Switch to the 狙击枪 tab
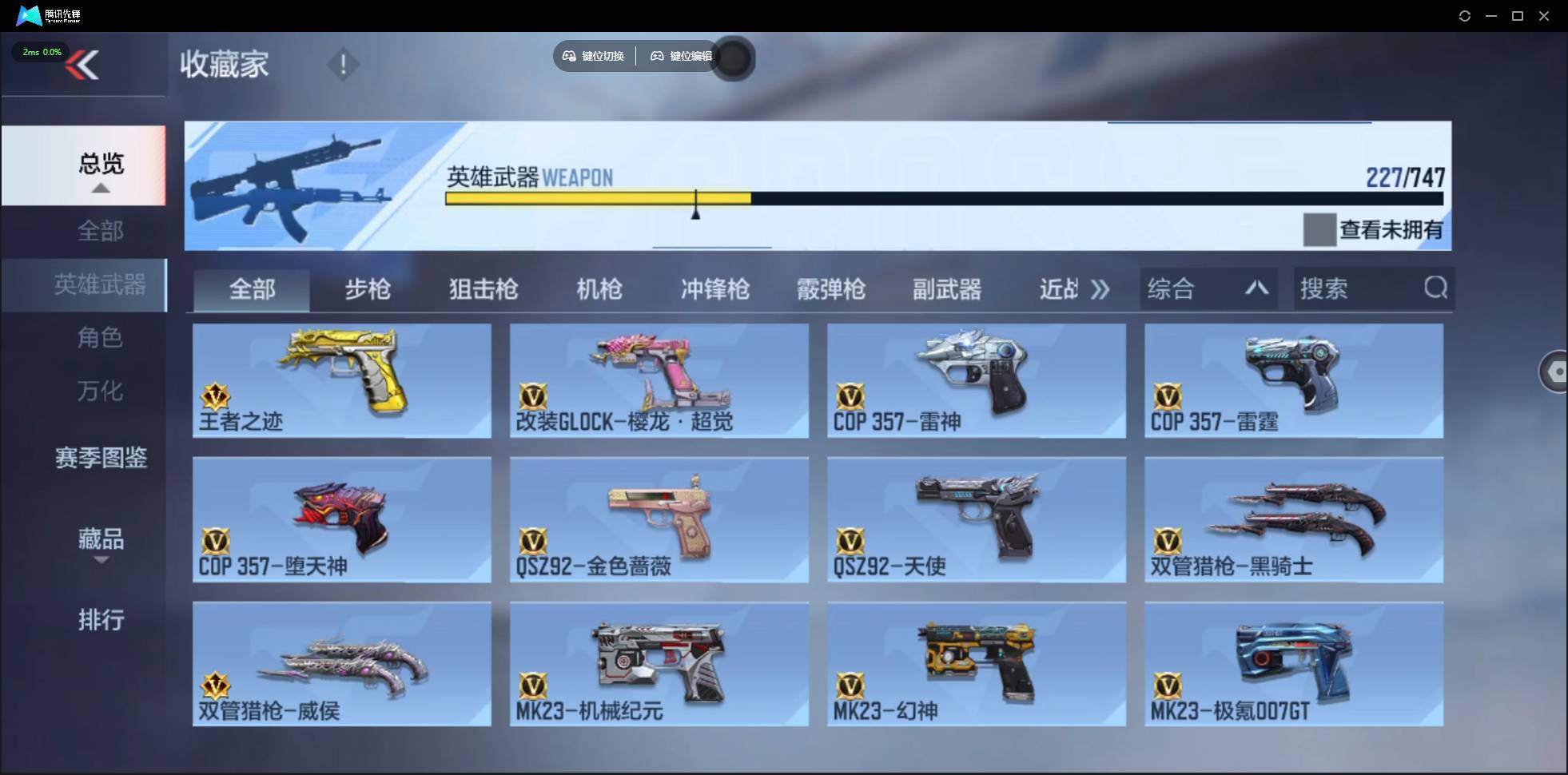1568x775 pixels. 483,289
